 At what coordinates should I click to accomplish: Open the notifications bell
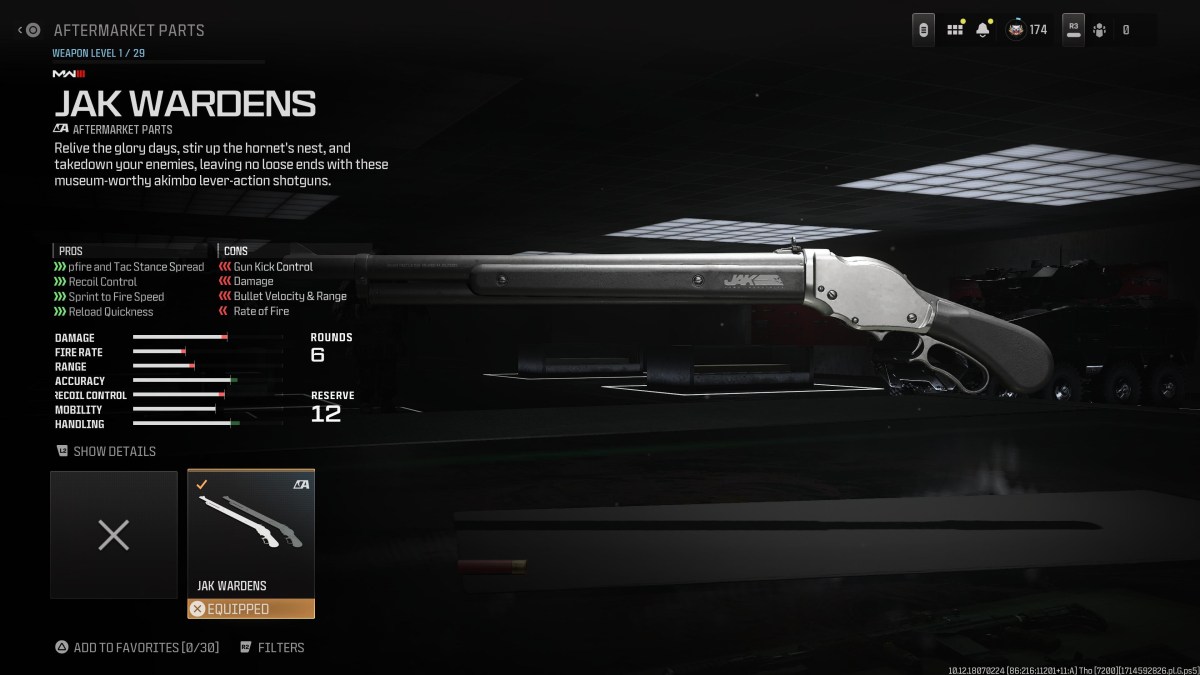983,30
